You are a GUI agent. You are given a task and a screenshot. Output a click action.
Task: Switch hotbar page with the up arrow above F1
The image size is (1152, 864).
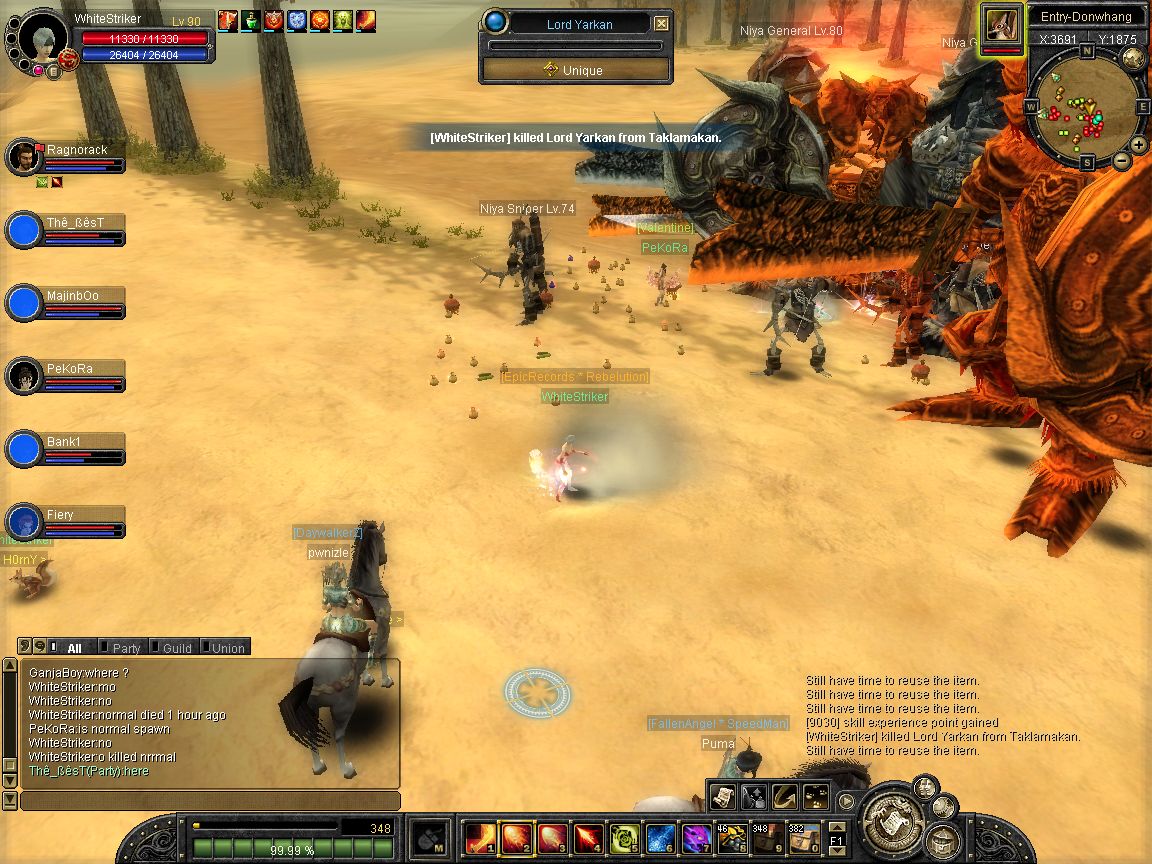pos(837,825)
